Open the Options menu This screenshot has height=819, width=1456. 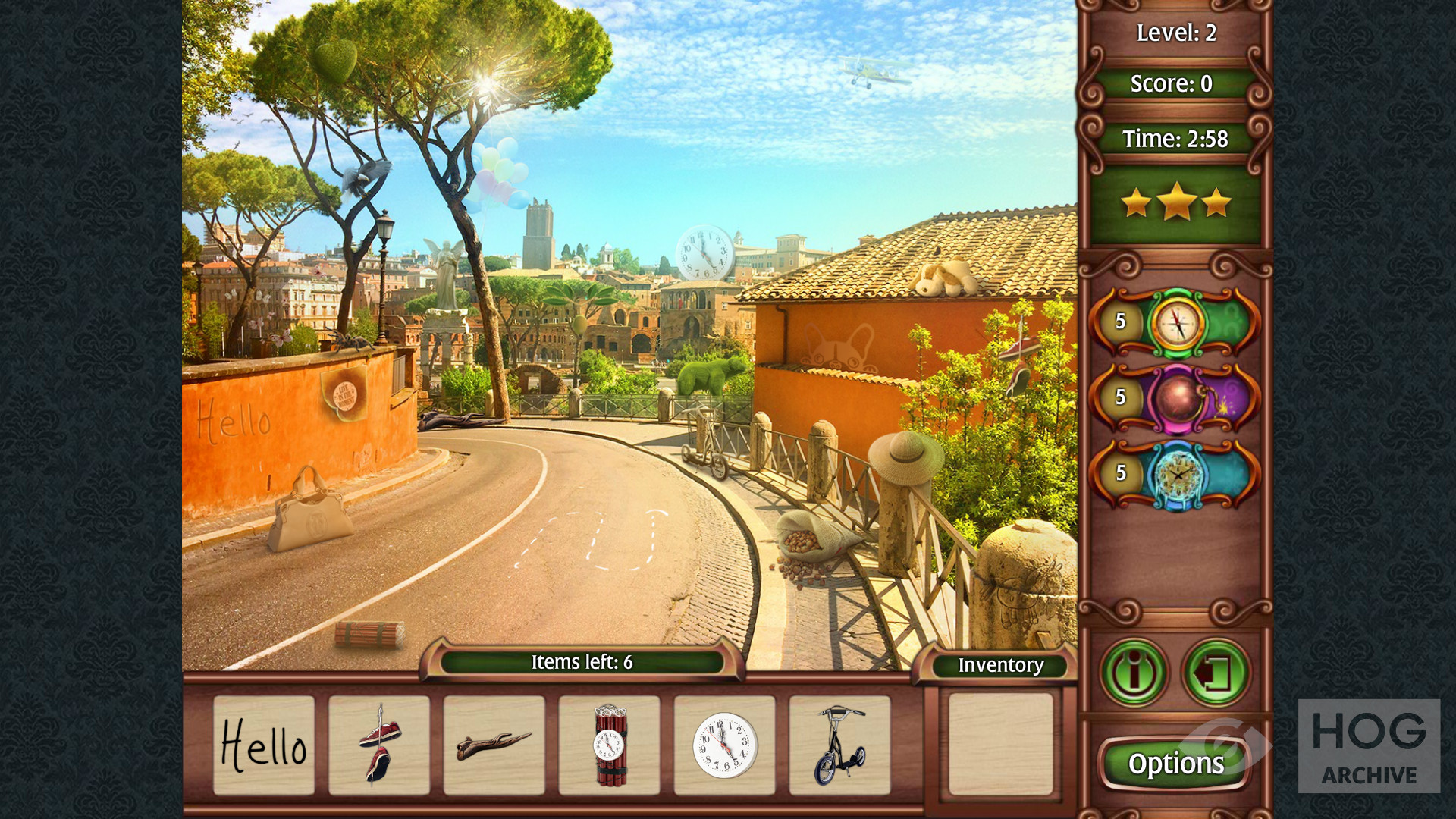pyautogui.click(x=1175, y=763)
